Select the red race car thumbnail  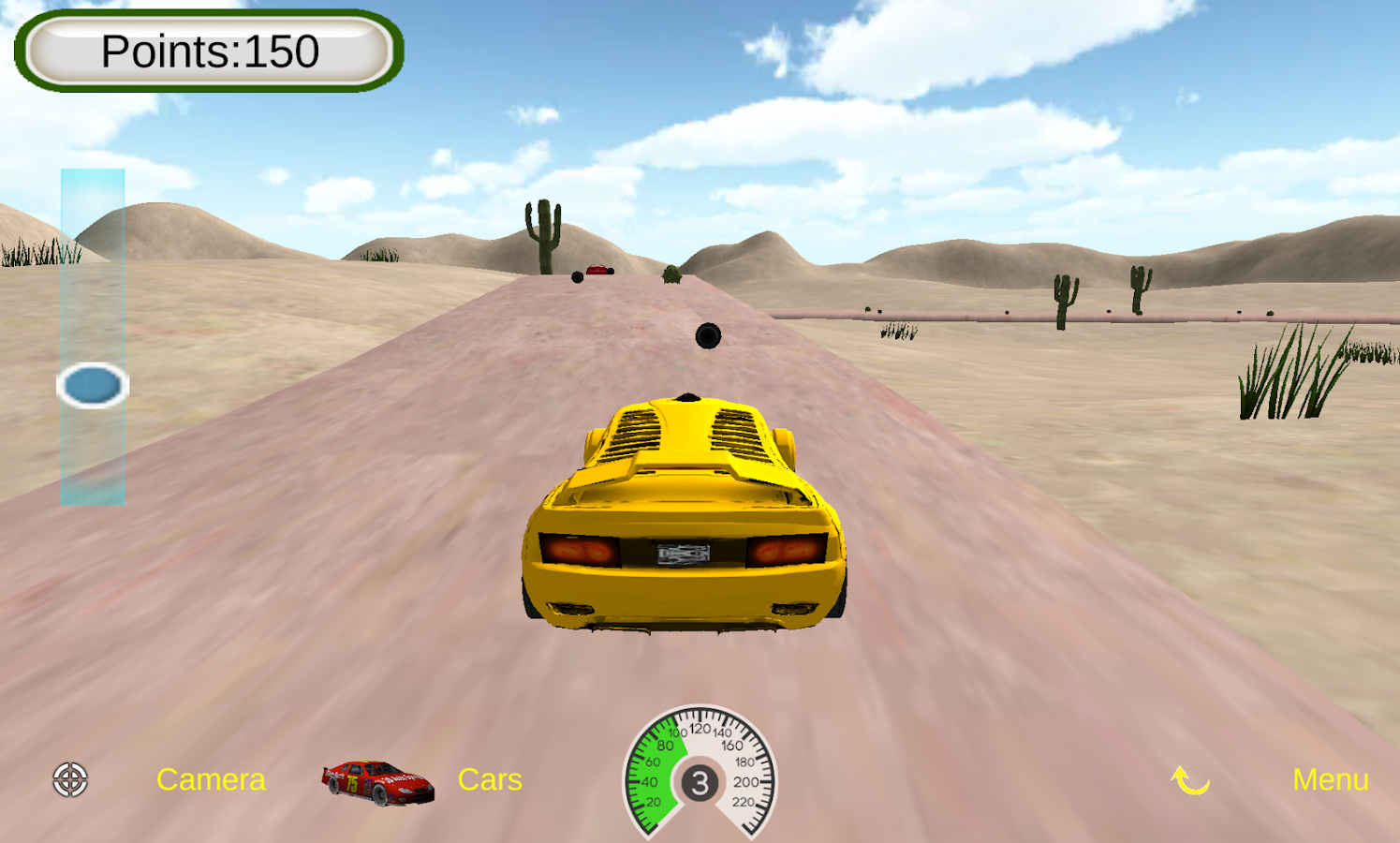pyautogui.click(x=377, y=782)
